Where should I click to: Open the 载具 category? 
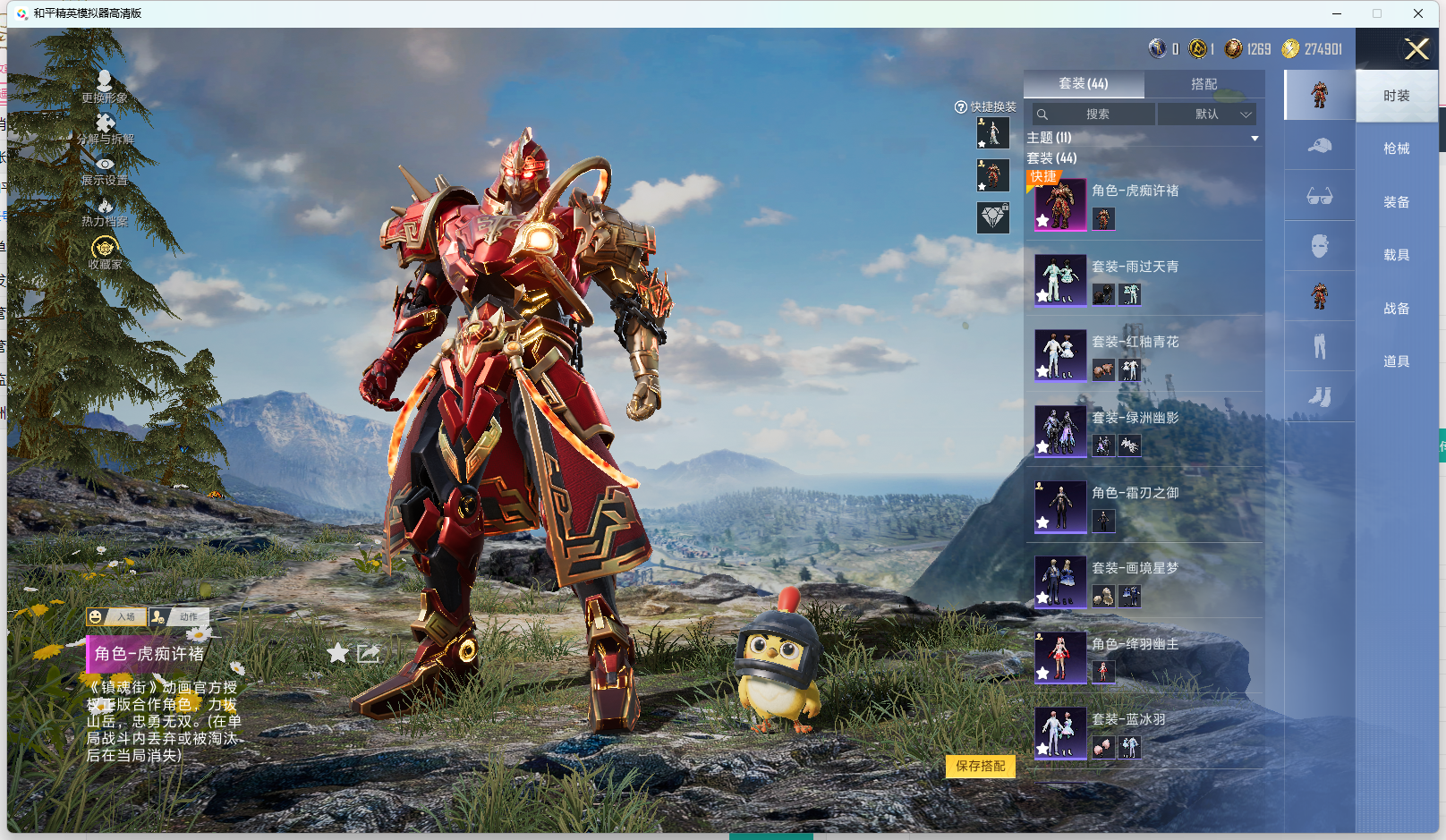(1396, 255)
